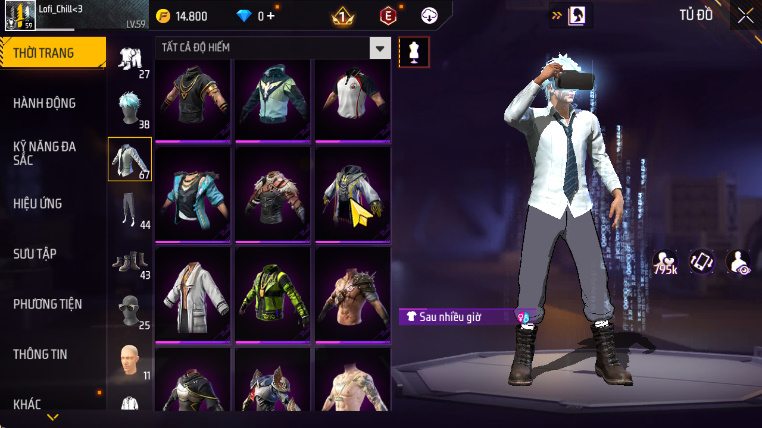Select the HIỆU ỨNG effects entry
762x428 pixels.
(x=38, y=203)
